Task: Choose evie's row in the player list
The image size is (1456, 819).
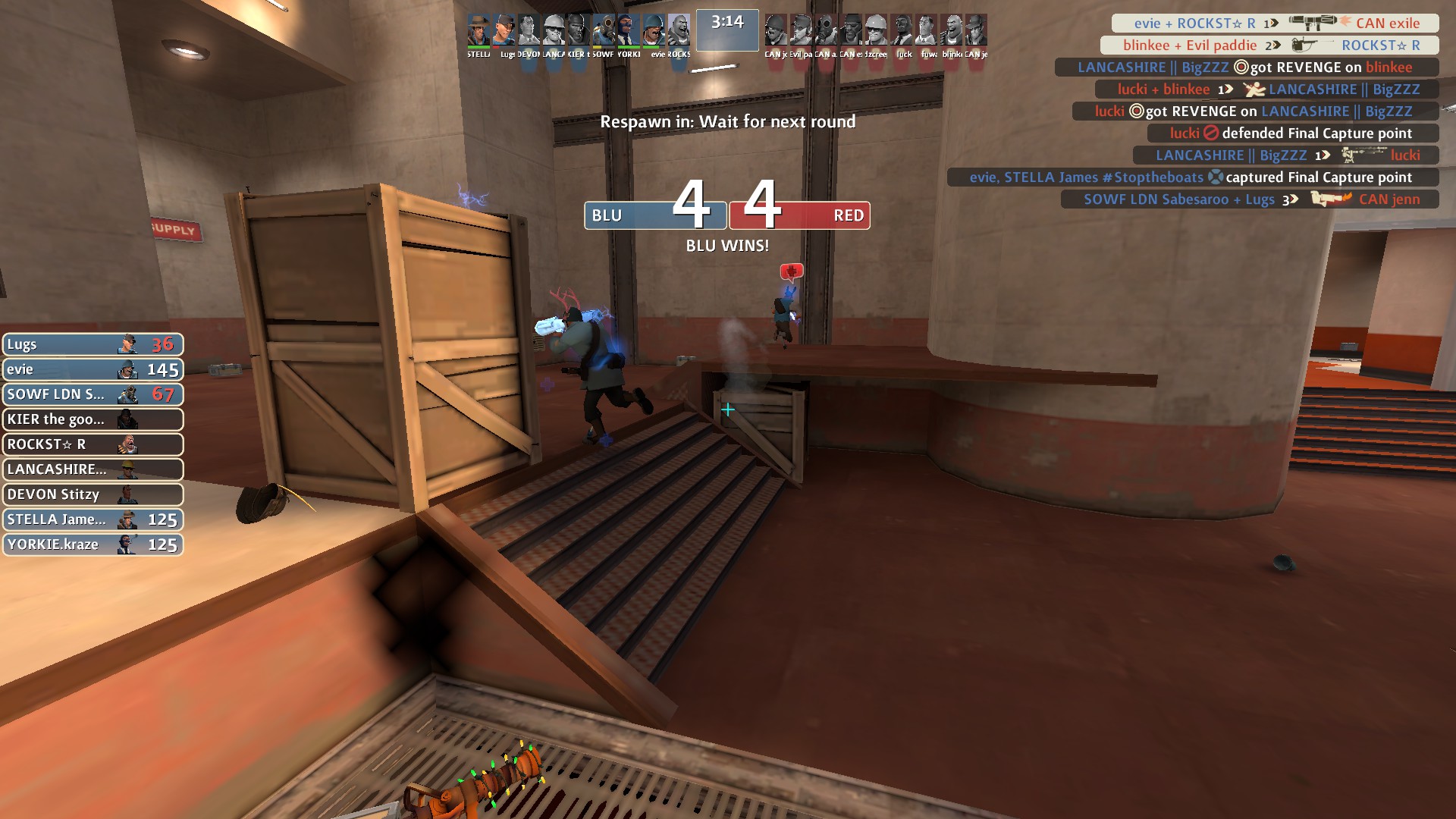Action: pyautogui.click(x=93, y=369)
